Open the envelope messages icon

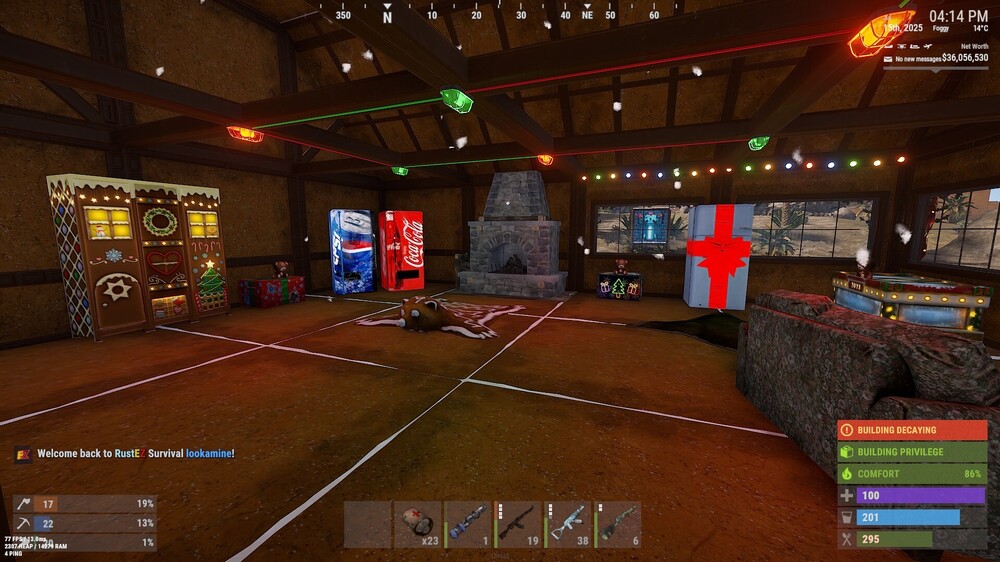point(888,59)
